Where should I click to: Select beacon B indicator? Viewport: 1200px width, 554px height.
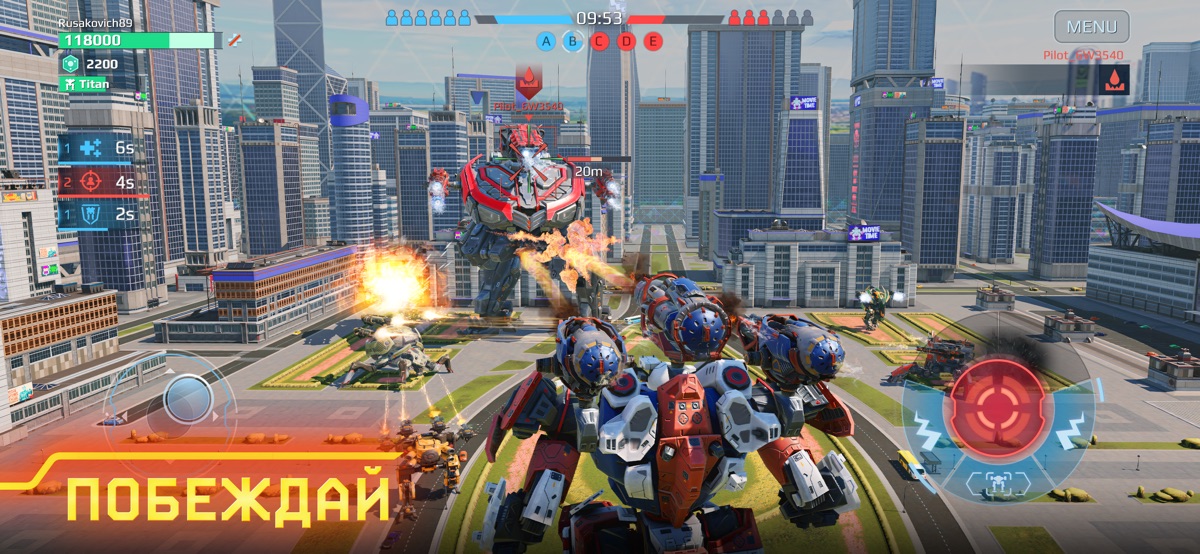click(x=572, y=41)
